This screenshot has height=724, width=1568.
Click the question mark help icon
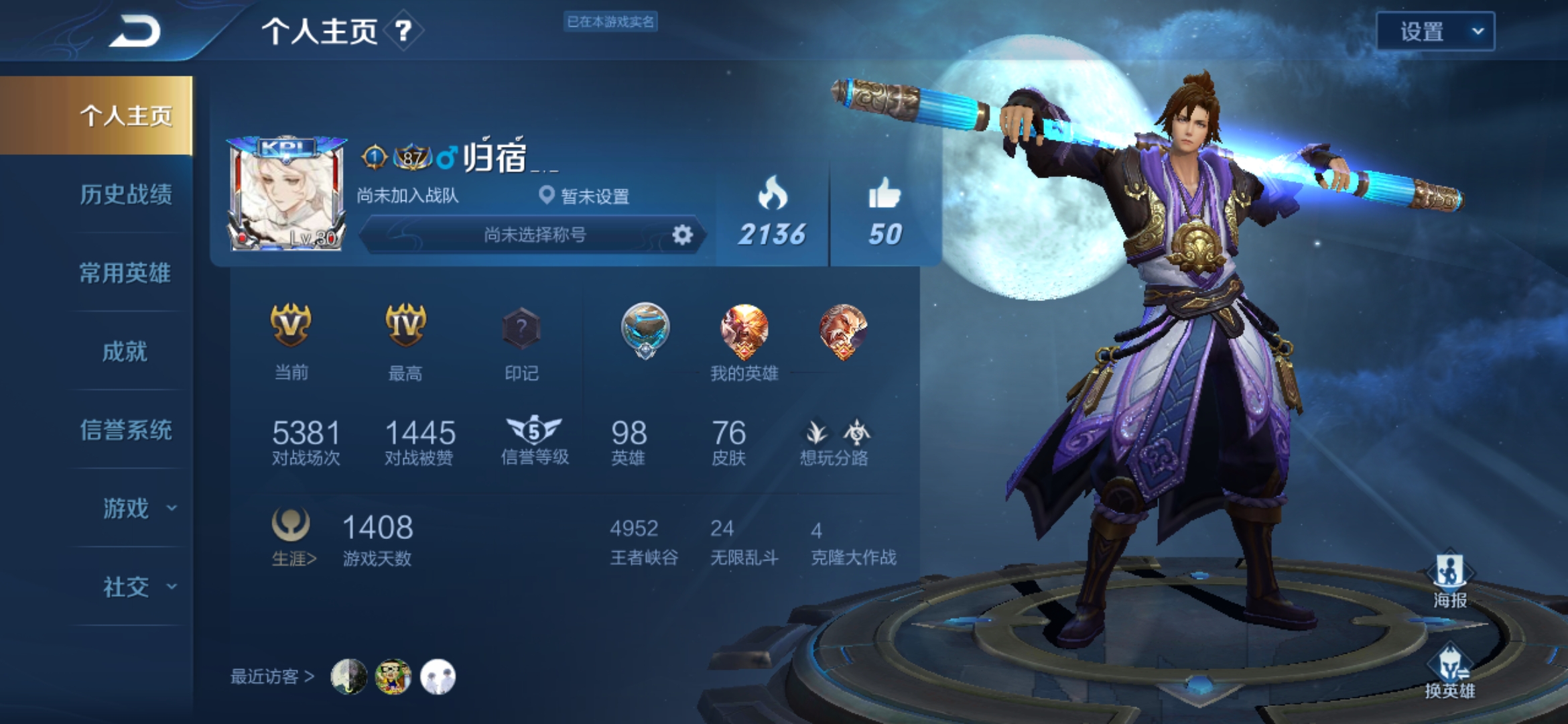pos(403,31)
